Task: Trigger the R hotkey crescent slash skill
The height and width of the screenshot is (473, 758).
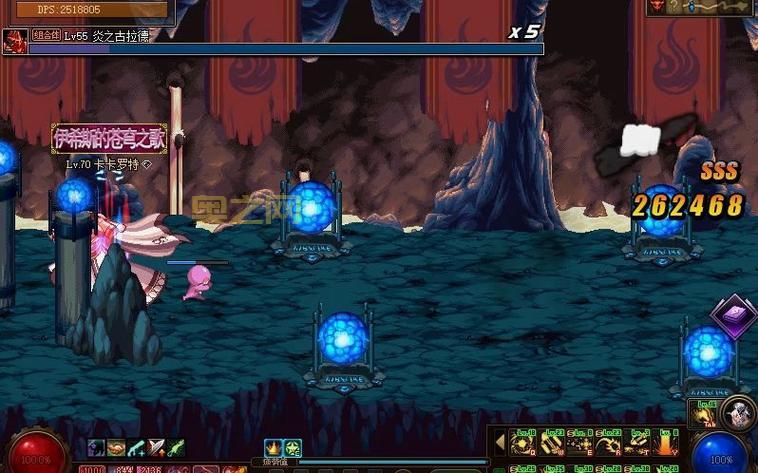Action: [609, 442]
